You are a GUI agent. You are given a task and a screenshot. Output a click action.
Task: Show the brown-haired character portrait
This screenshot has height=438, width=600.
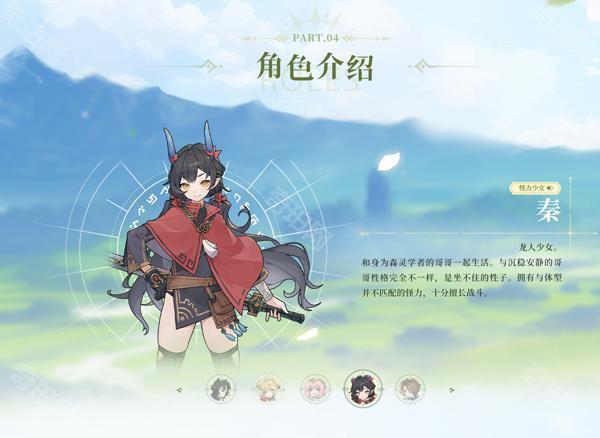coord(409,388)
